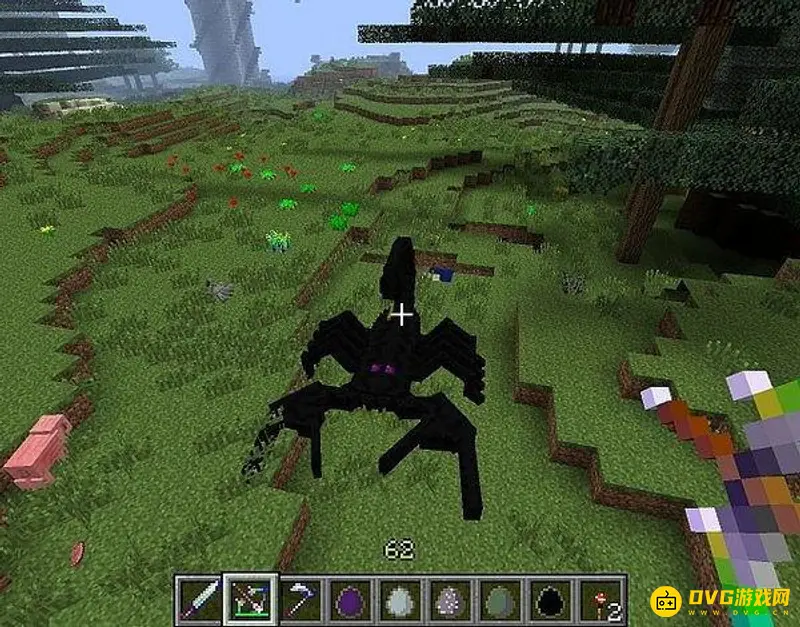The width and height of the screenshot is (800, 627).
Task: Select the red-tipped item stack of 2
Action: coord(601,599)
